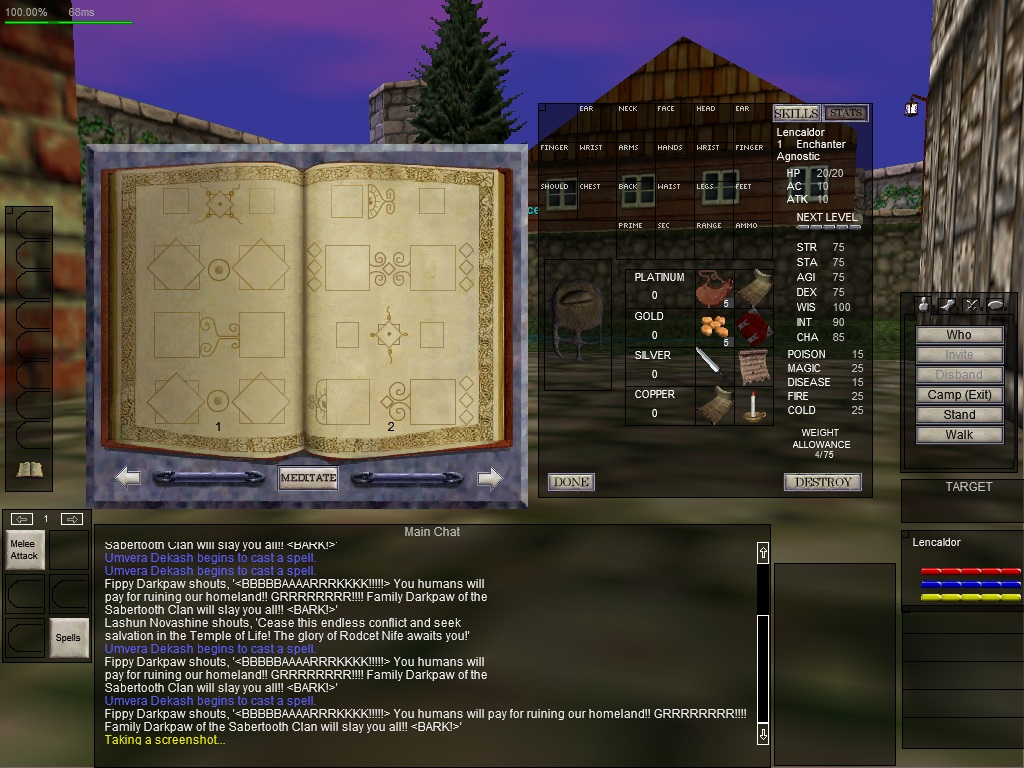
Task: Select the dagger in the inventory
Action: 714,366
